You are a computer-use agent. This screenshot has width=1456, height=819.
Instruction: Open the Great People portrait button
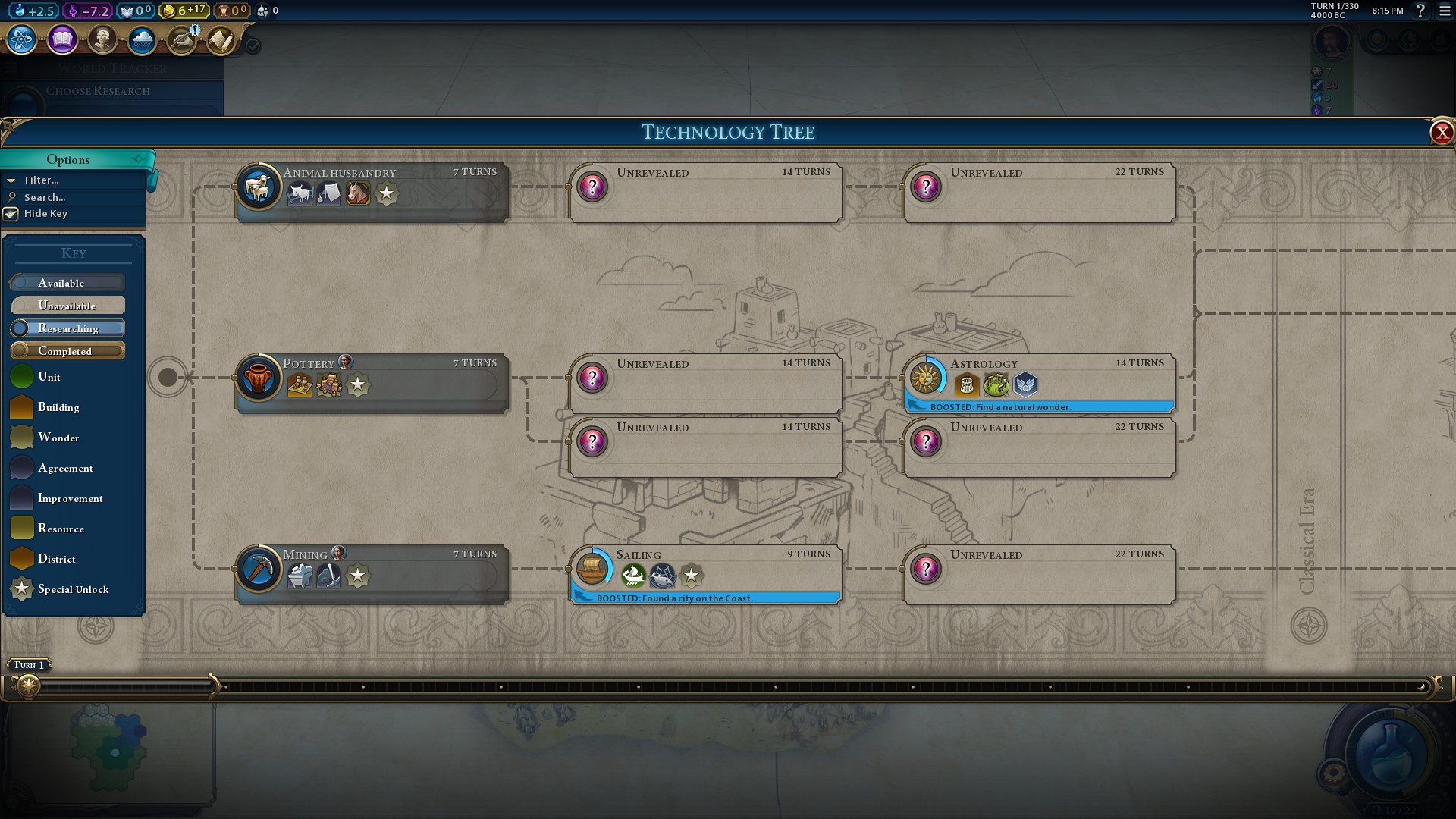click(102, 39)
